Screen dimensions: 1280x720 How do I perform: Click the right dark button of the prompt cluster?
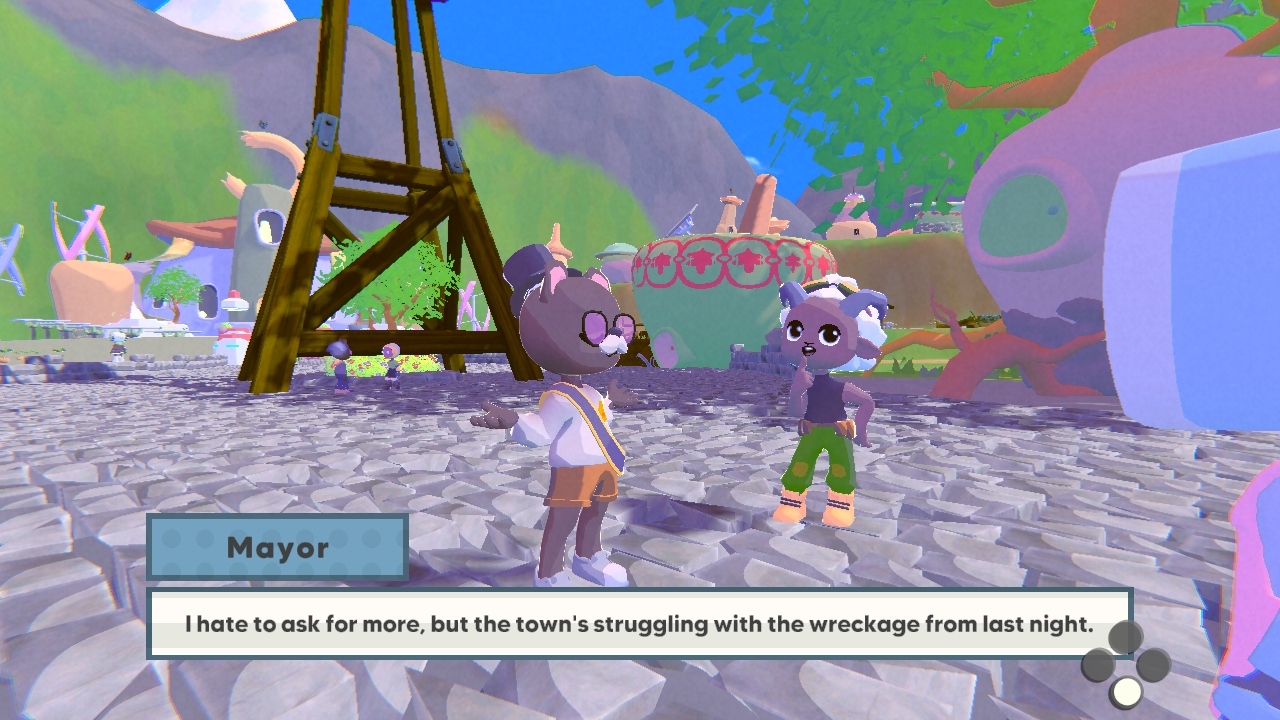click(x=1153, y=664)
